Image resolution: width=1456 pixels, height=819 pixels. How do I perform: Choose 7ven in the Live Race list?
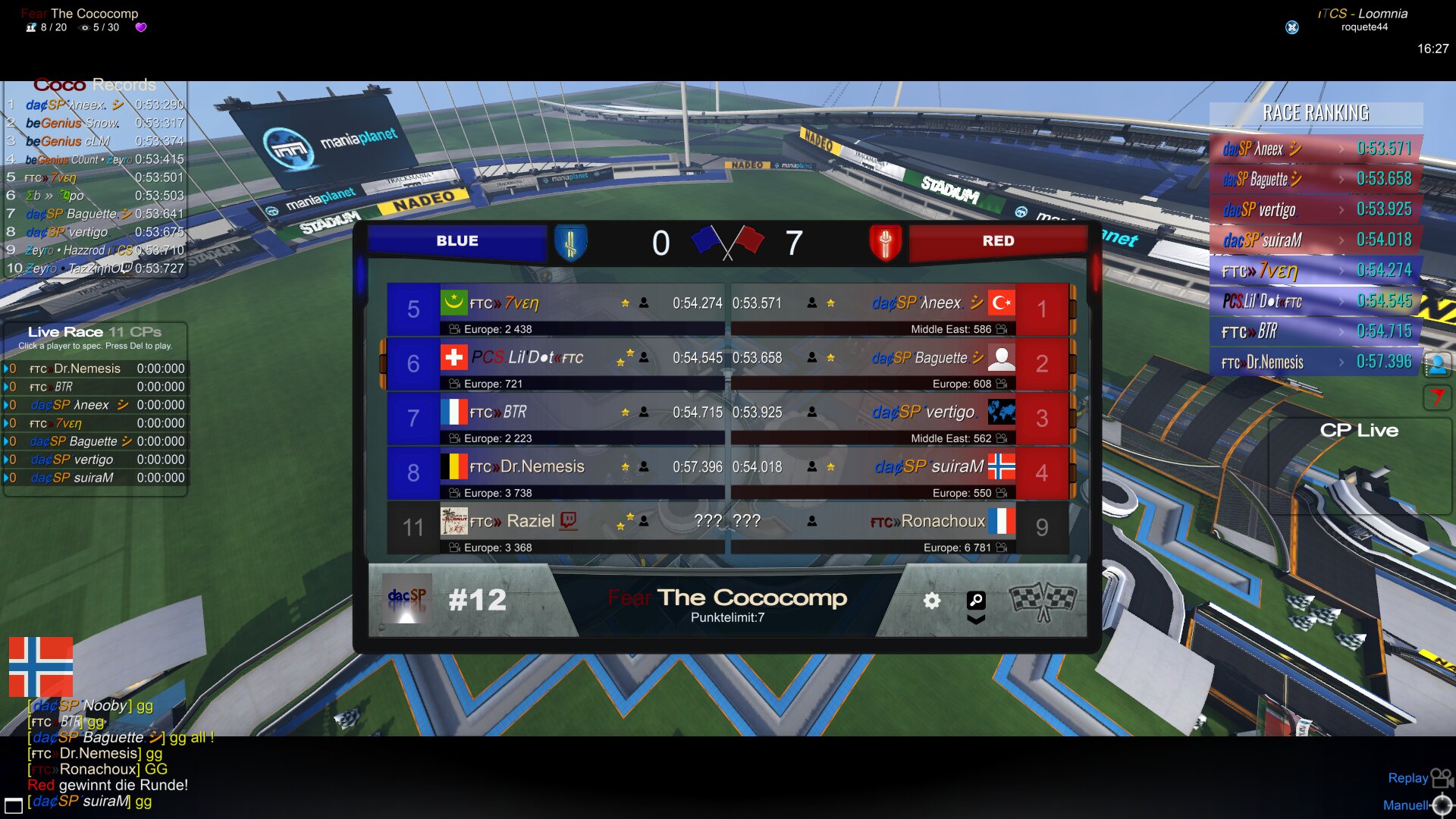coord(68,423)
